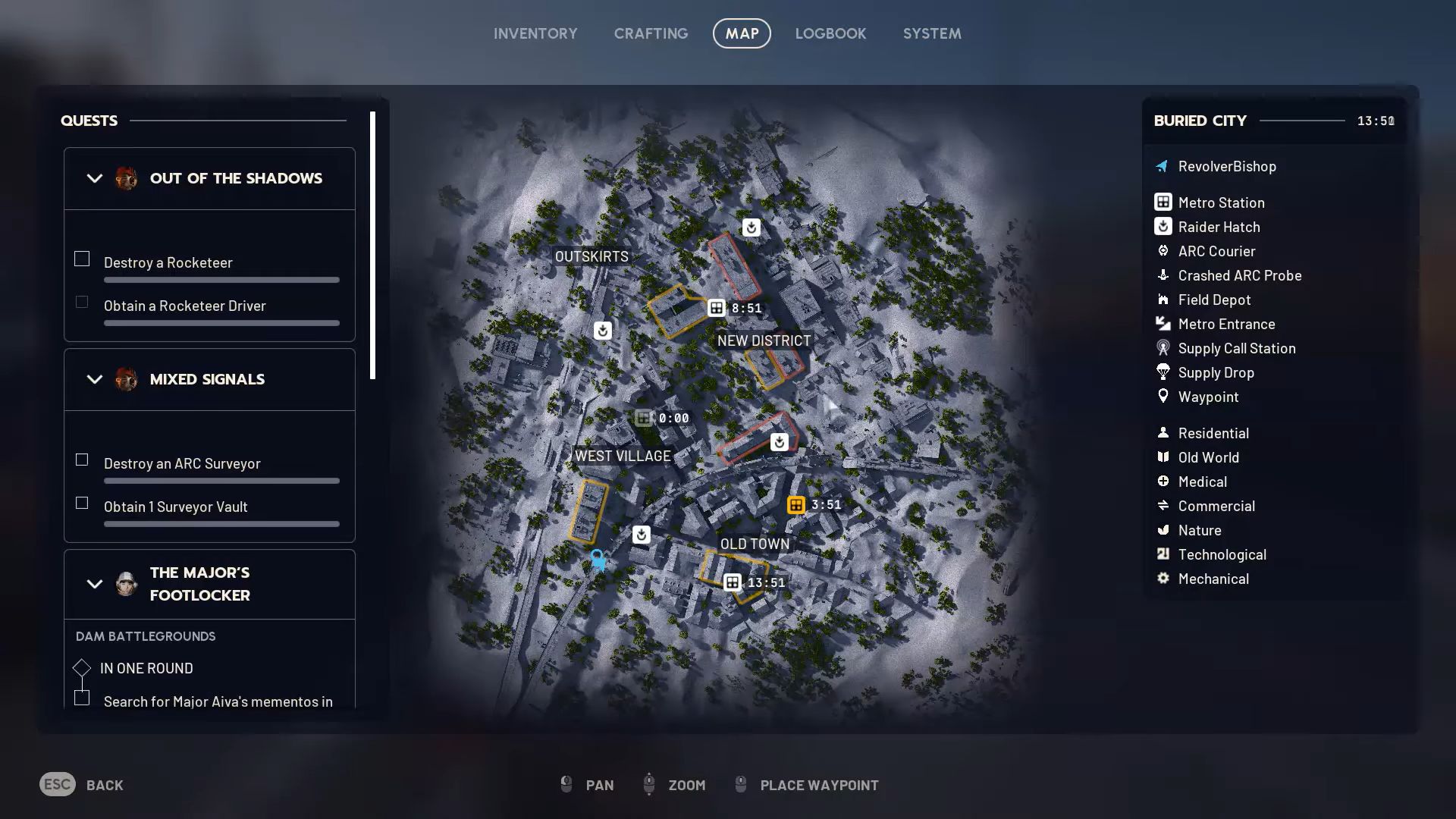The height and width of the screenshot is (819, 1456).
Task: Collapse the Out of the Shadows quest
Action: [x=94, y=178]
